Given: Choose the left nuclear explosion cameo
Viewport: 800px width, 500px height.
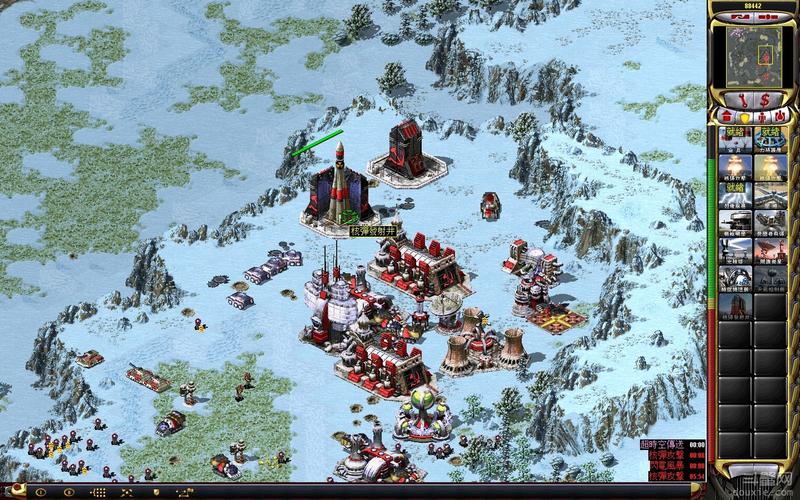Looking at the screenshot, I should pos(735,166).
